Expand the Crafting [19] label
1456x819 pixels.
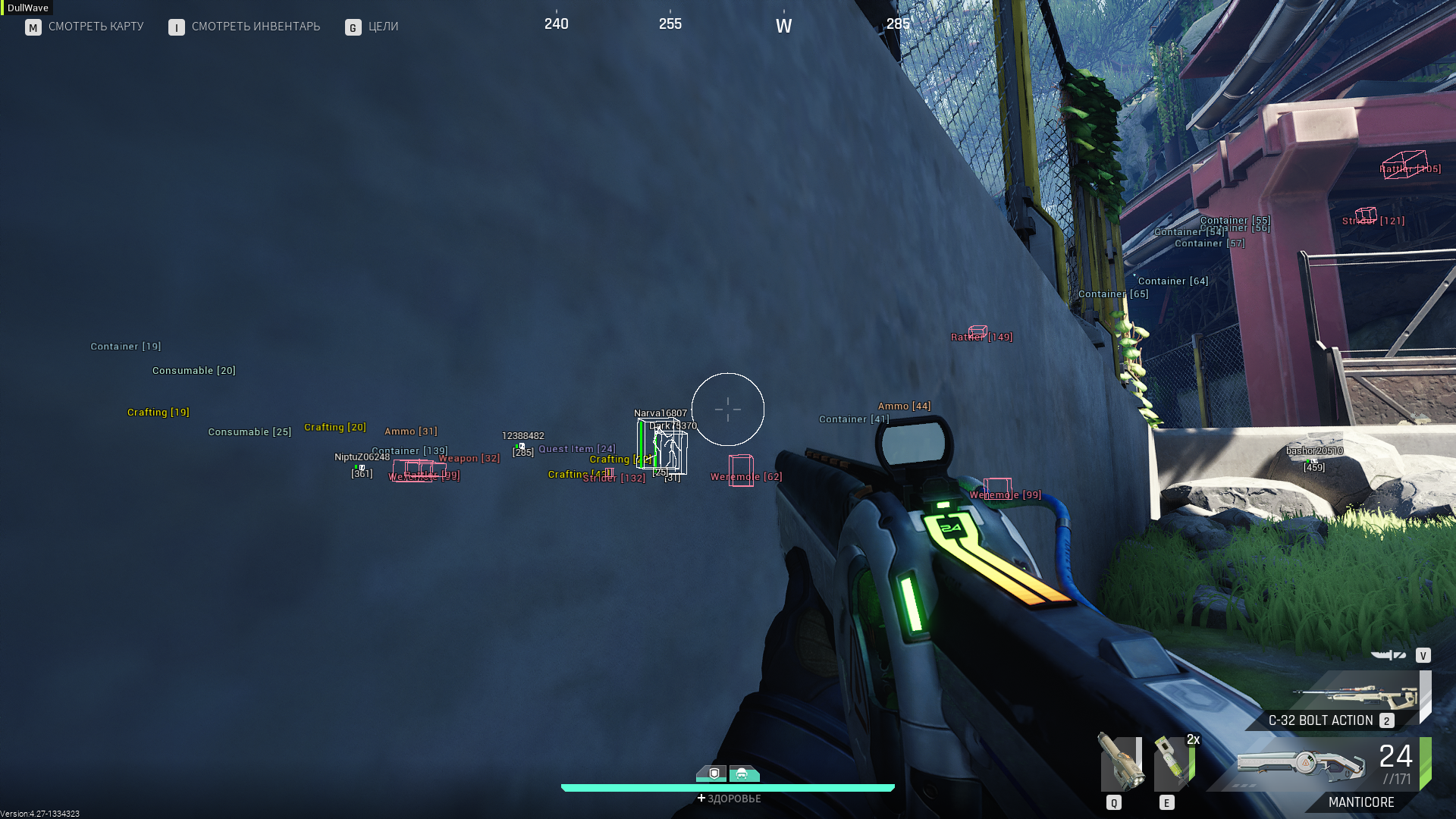click(157, 412)
